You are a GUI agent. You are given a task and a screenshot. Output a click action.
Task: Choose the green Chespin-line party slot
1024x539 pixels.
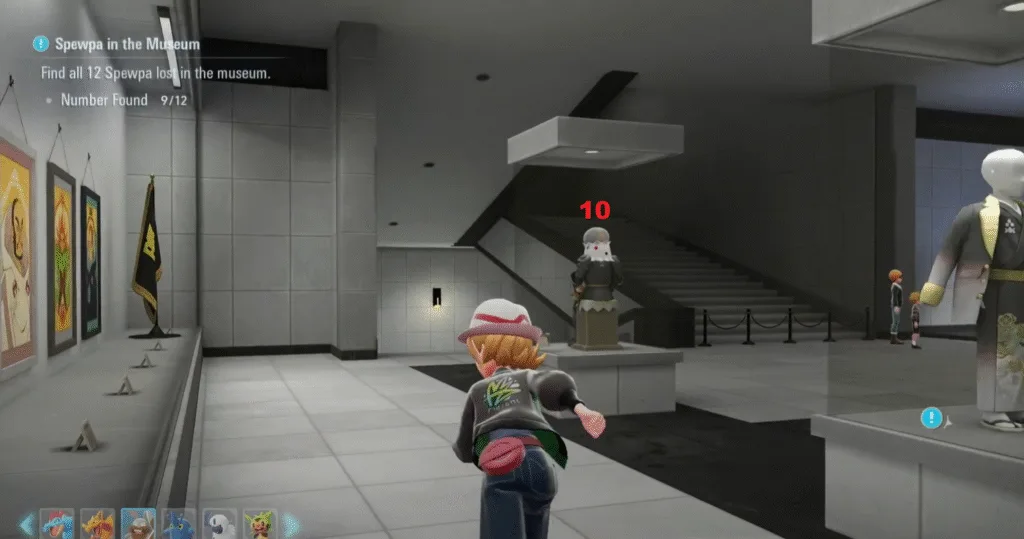(261, 523)
